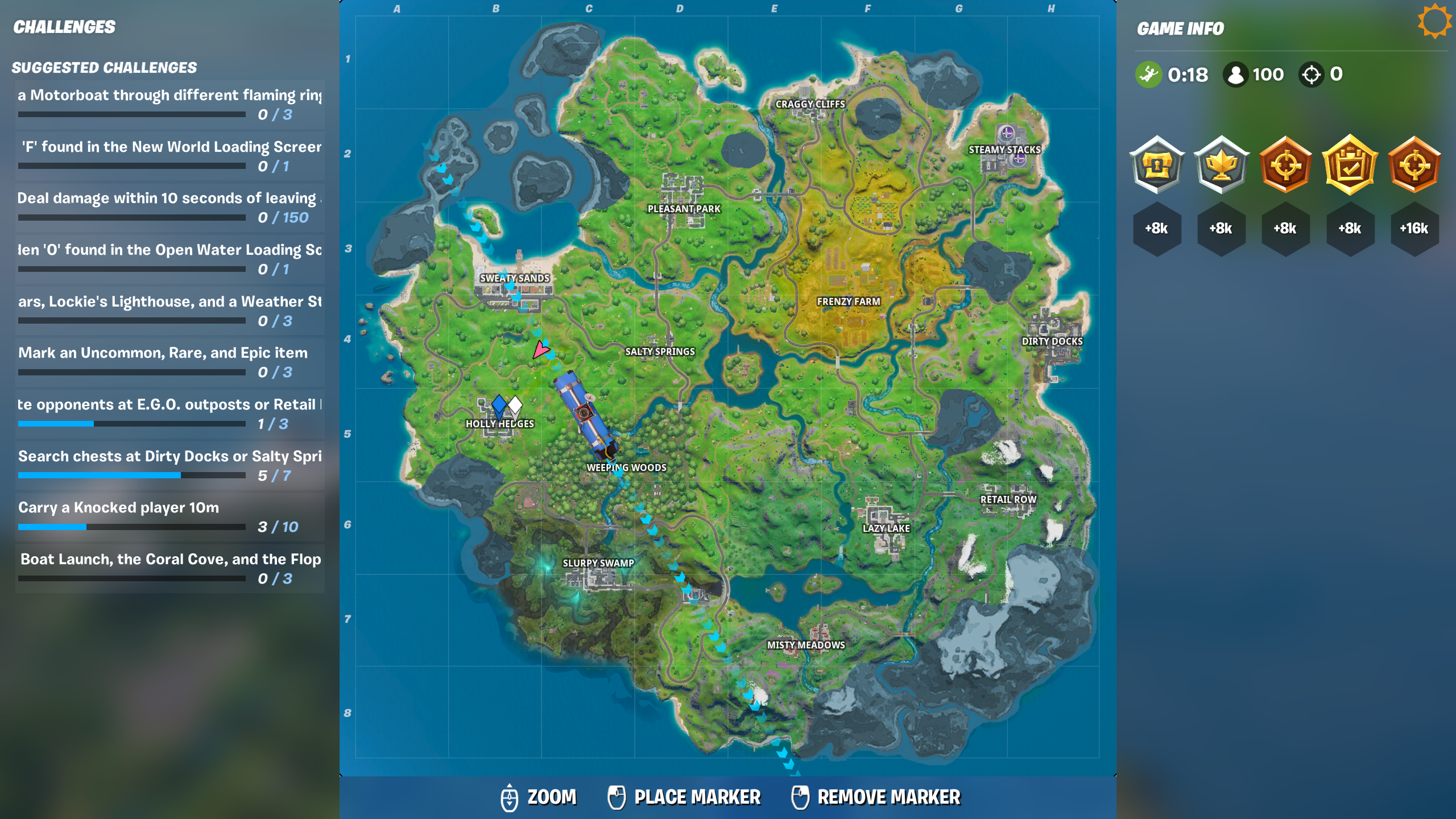Image resolution: width=1456 pixels, height=819 pixels.
Task: Click the Battle Bus icon on the map
Action: pos(586,415)
